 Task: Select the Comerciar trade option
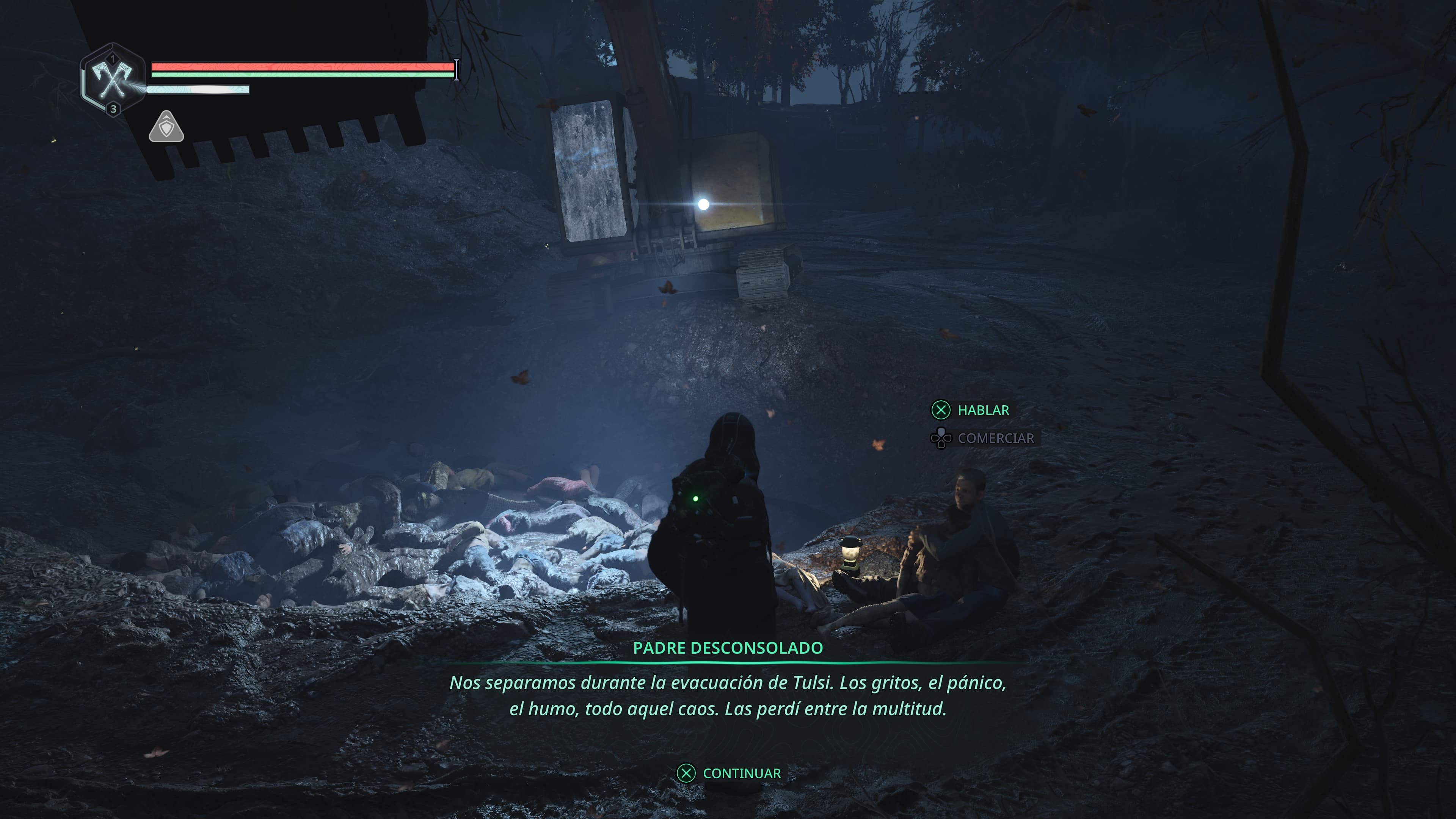984,438
